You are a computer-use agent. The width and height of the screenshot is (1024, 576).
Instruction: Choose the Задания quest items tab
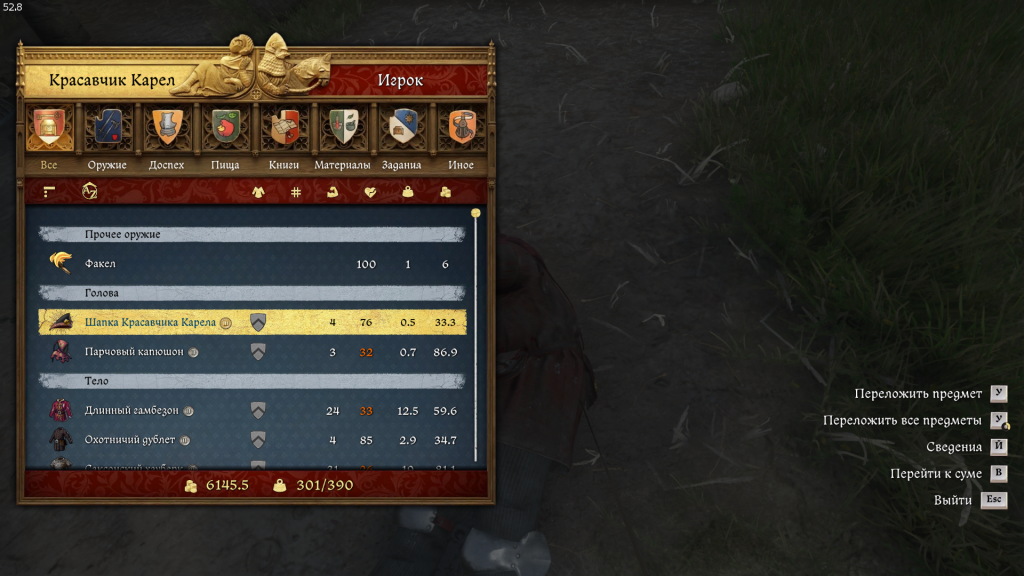(x=402, y=129)
